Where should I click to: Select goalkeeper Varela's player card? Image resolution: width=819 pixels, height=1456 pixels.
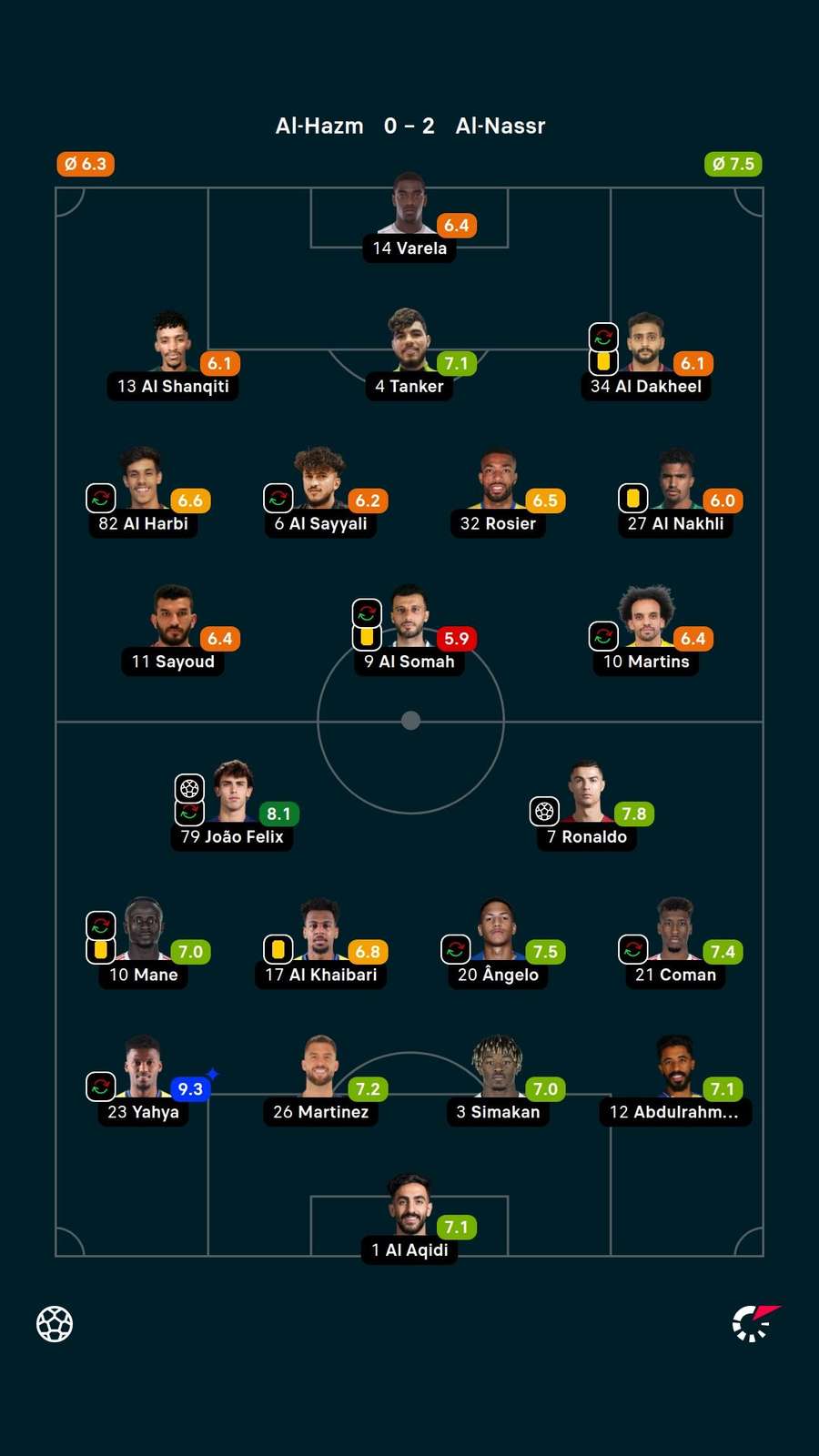(x=409, y=205)
